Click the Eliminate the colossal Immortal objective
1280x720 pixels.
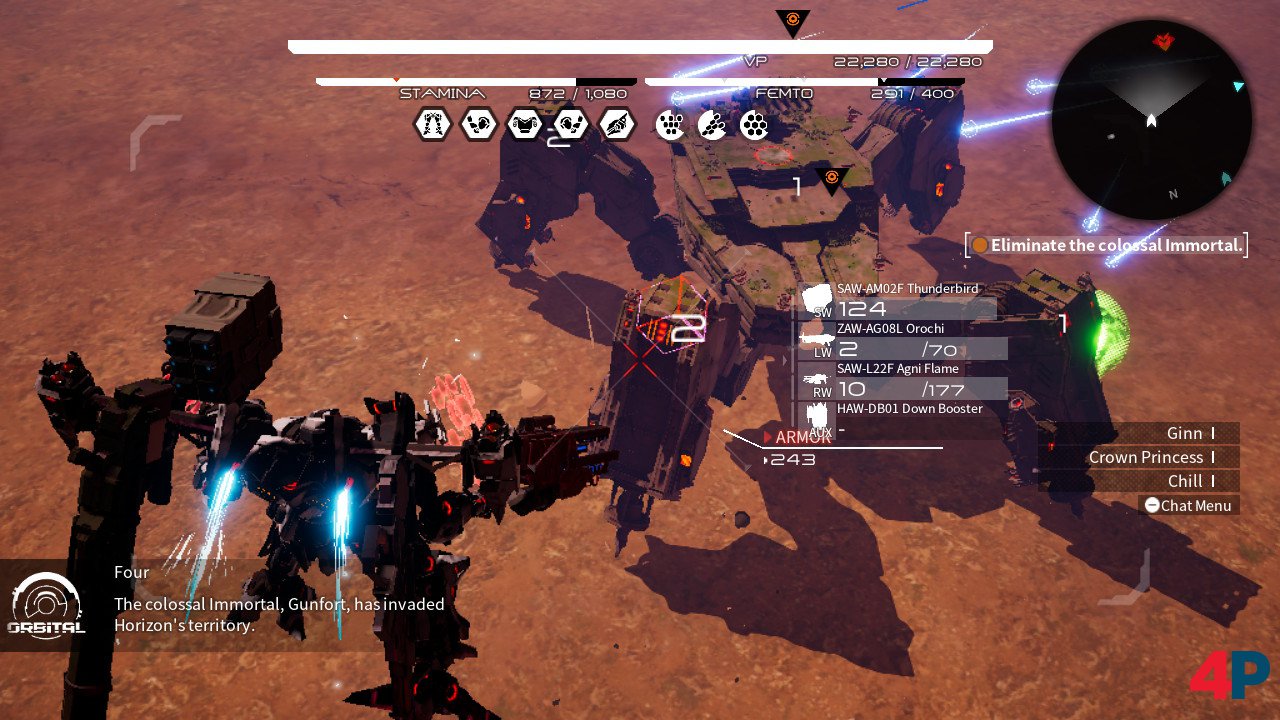(x=1106, y=245)
